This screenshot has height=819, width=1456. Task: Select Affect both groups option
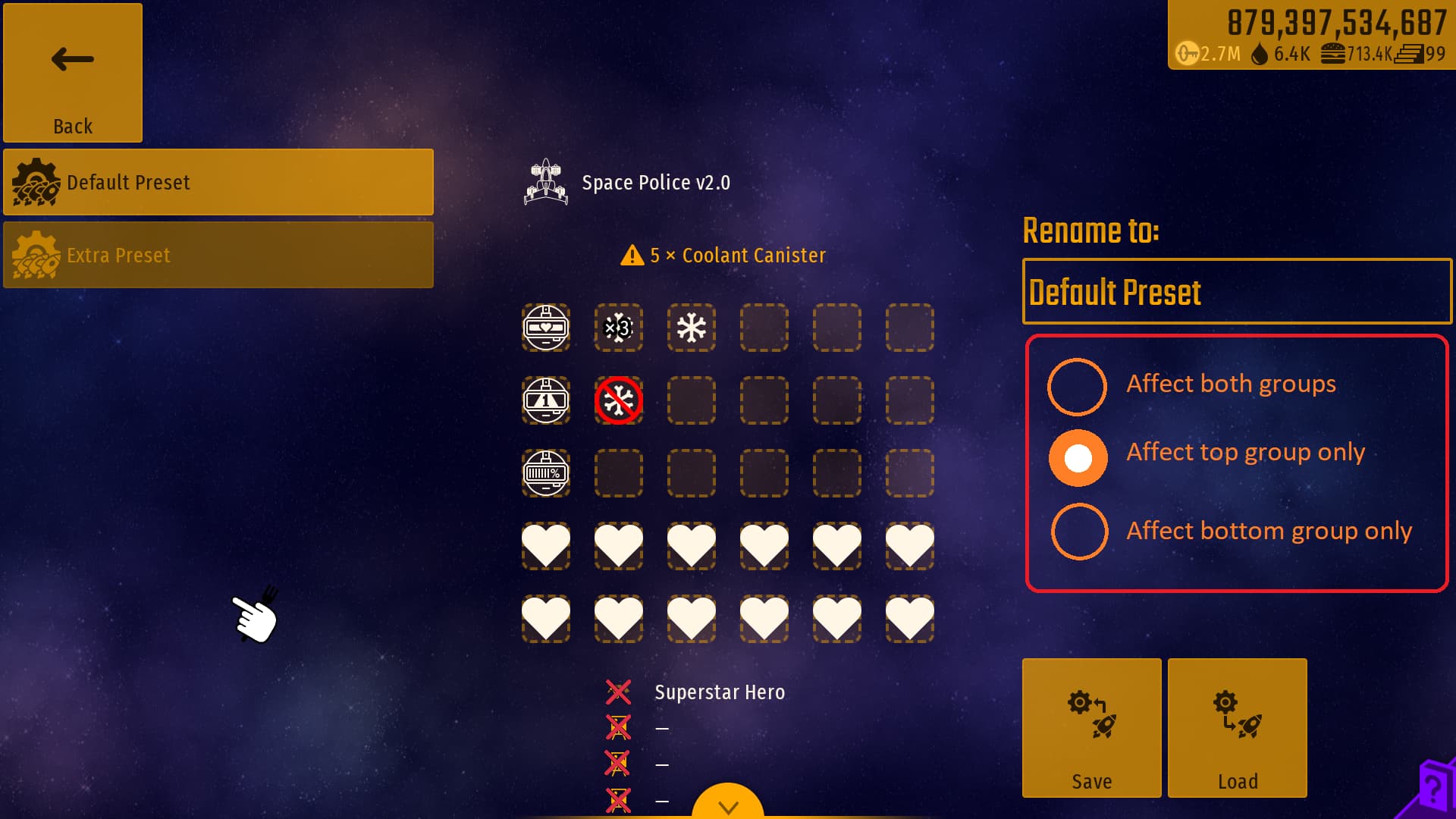[1078, 387]
